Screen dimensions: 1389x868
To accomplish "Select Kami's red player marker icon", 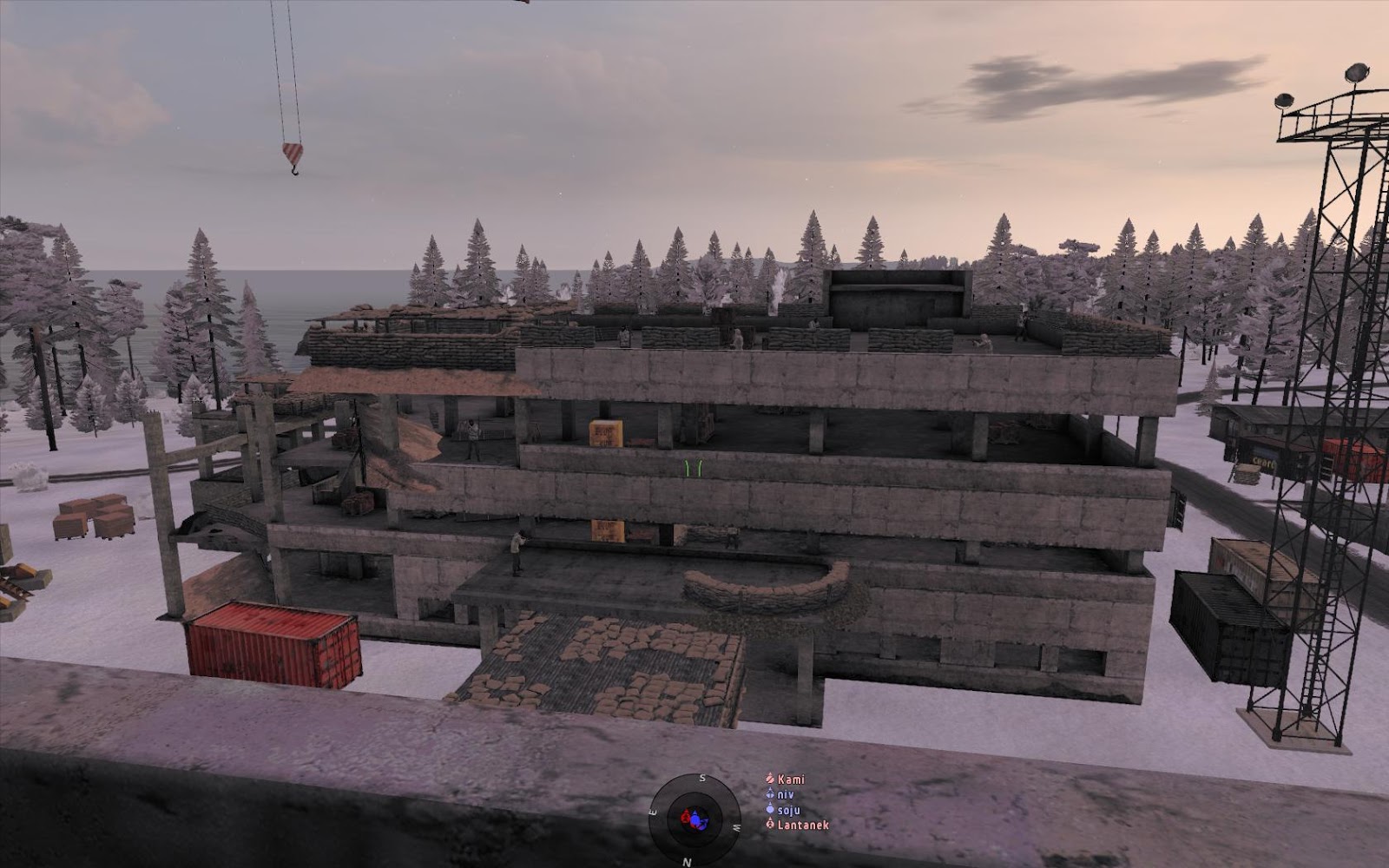I will point(770,779).
